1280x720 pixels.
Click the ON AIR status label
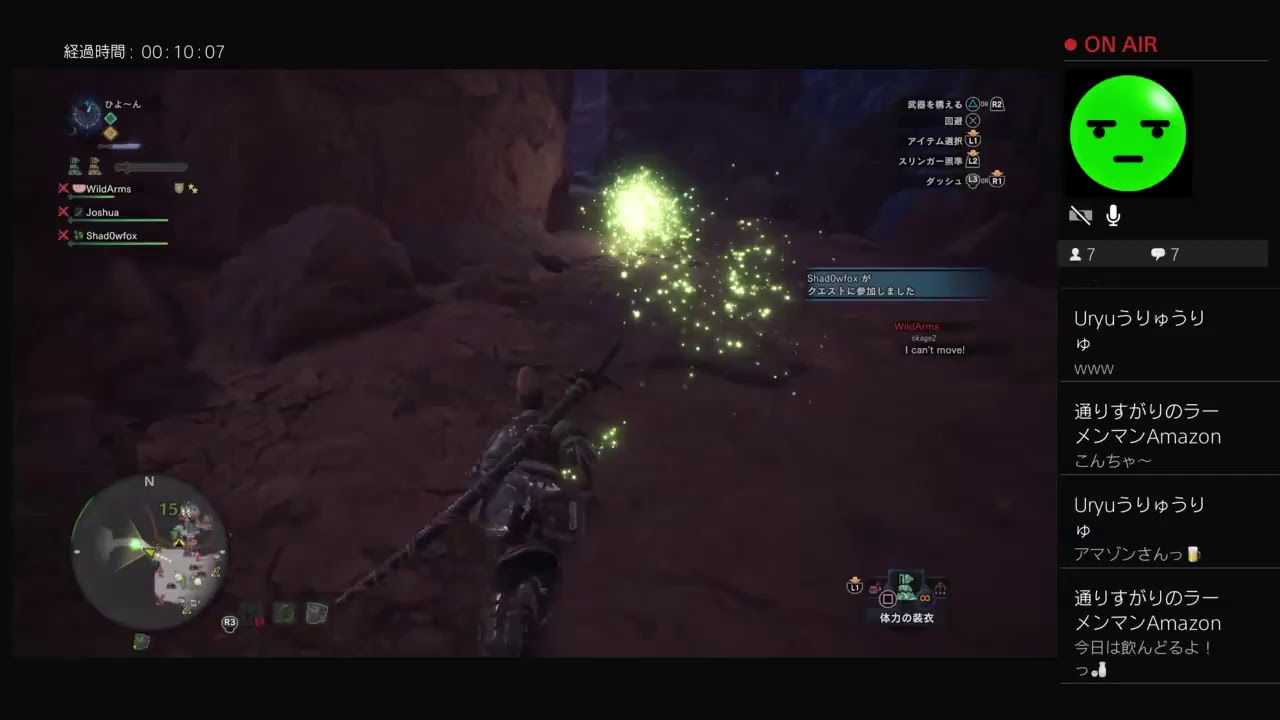1120,44
